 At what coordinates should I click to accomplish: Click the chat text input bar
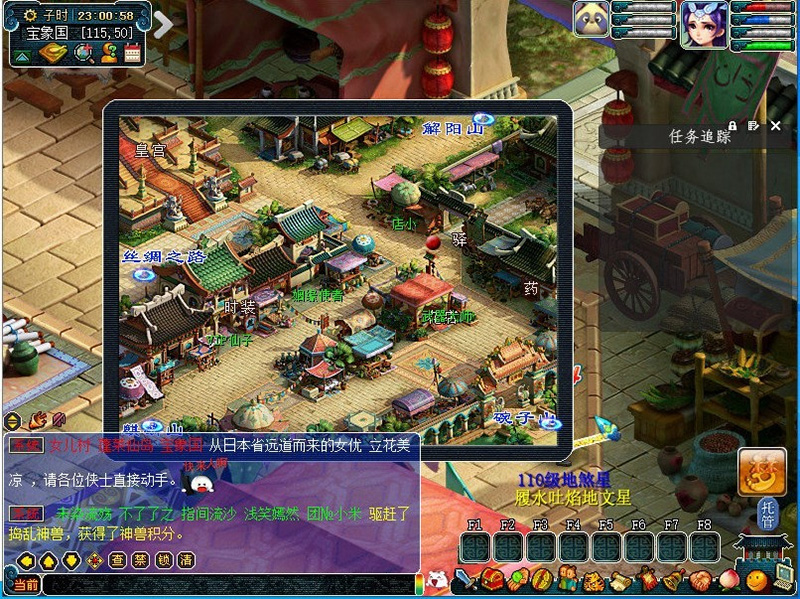click(x=228, y=585)
